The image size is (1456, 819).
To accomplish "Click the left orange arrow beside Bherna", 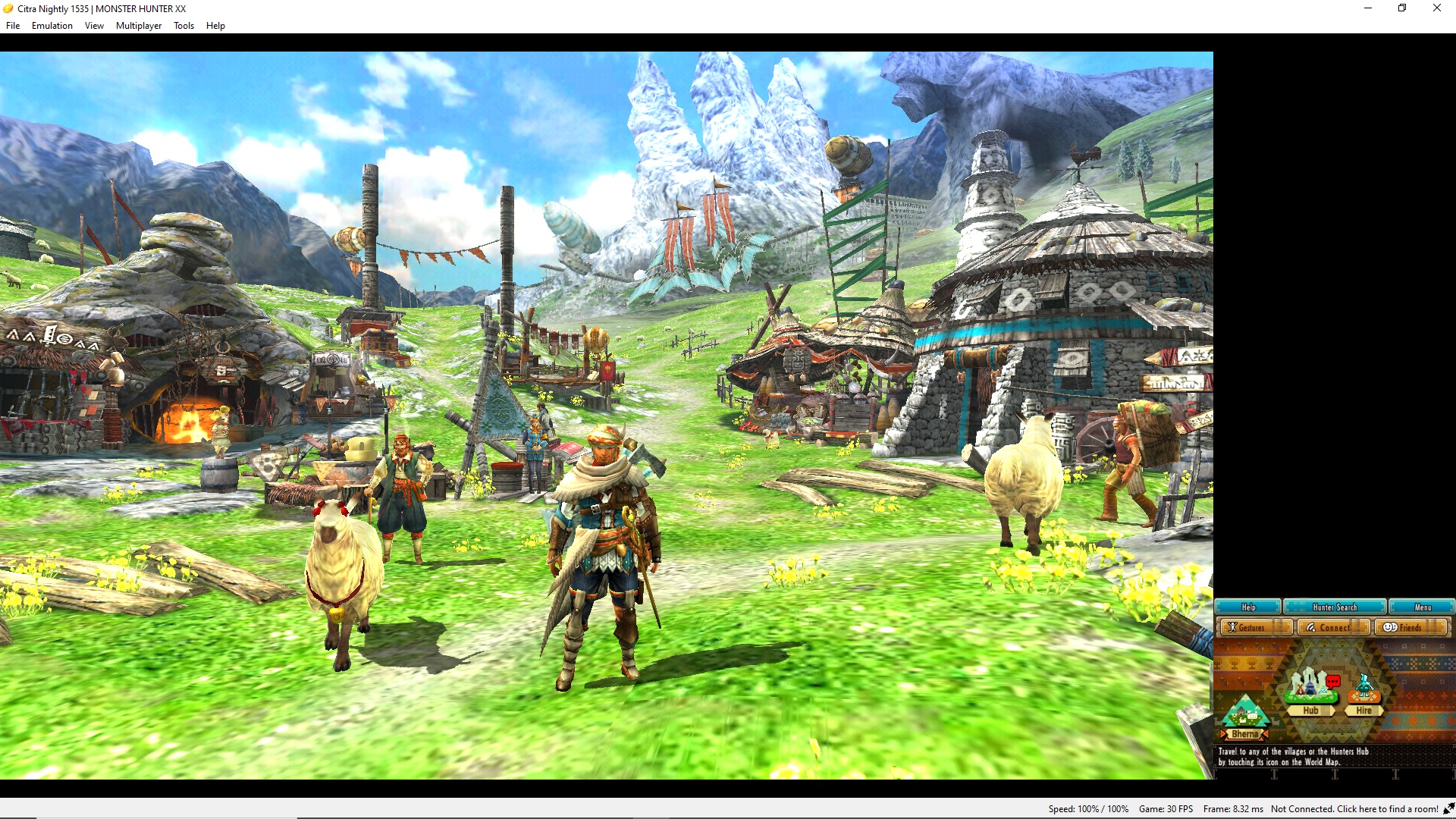I will 1222,735.
